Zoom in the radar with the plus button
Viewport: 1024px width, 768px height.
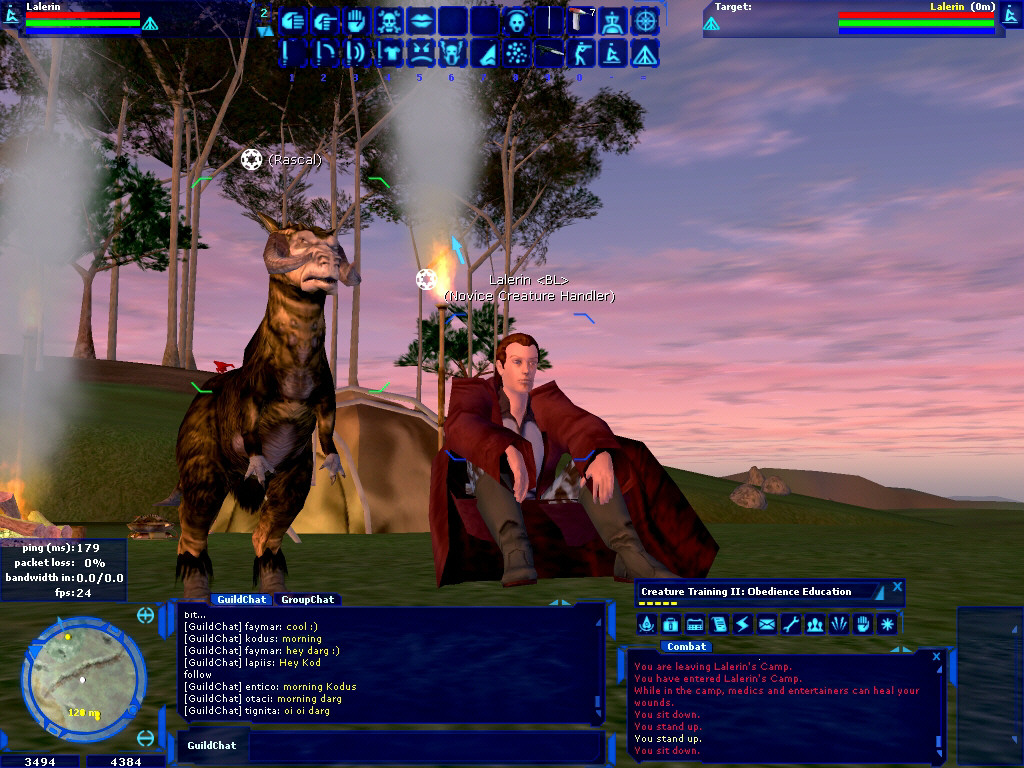146,615
